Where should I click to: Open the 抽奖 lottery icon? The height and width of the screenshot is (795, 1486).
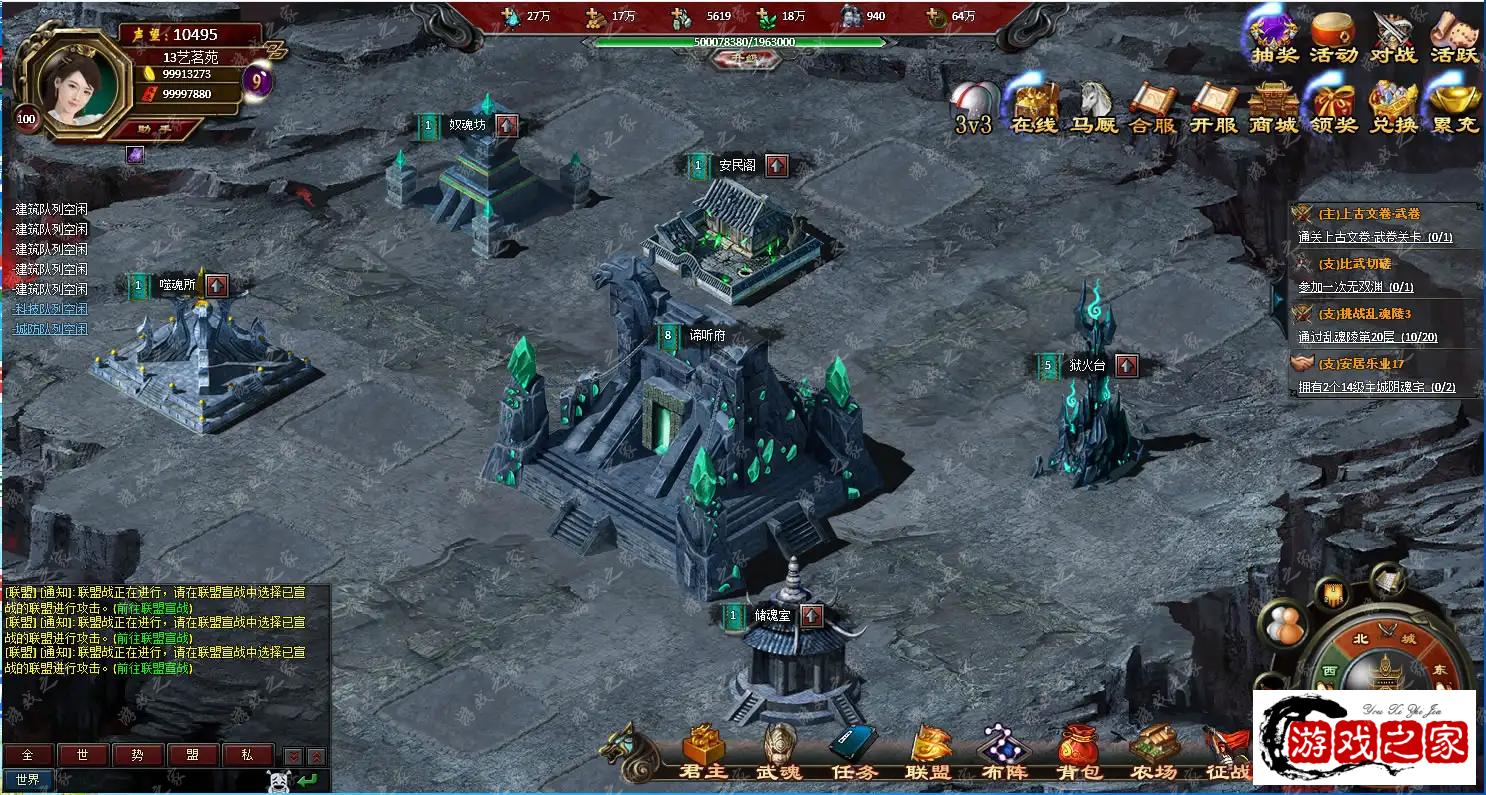tap(1273, 39)
